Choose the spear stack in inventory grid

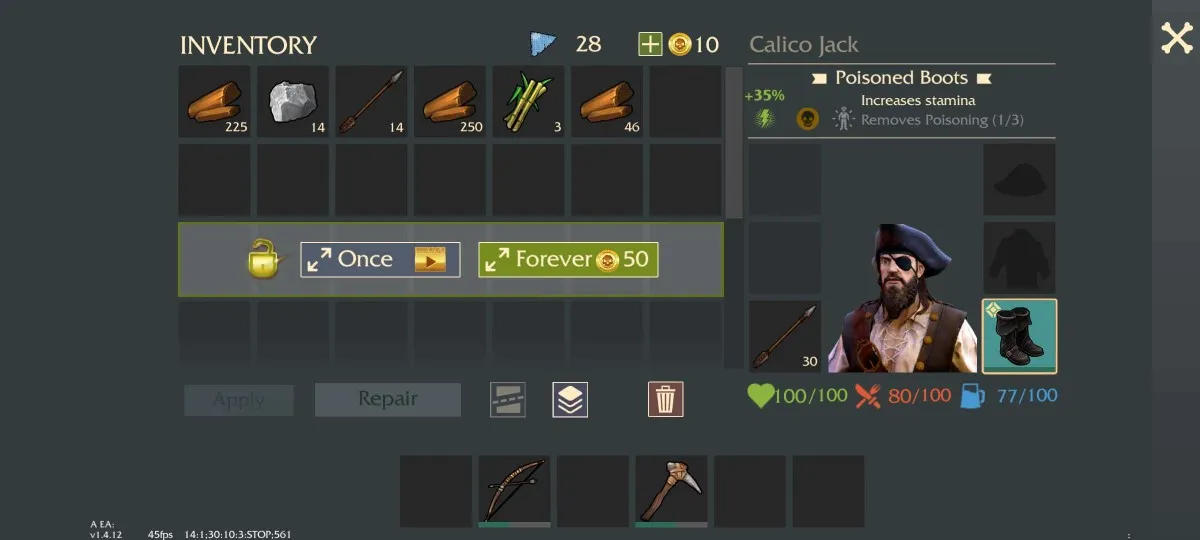point(372,101)
